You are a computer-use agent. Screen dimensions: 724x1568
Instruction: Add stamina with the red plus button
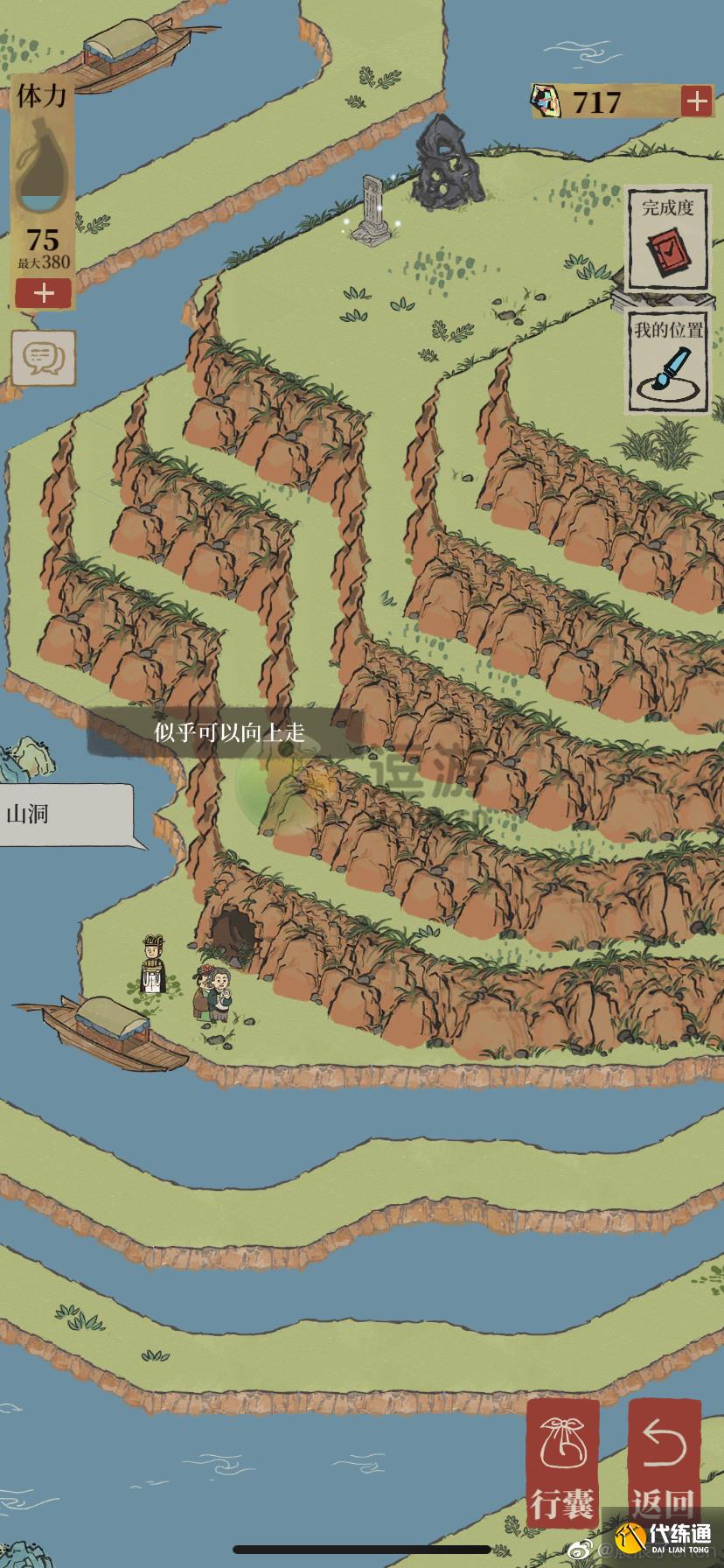pos(43,292)
